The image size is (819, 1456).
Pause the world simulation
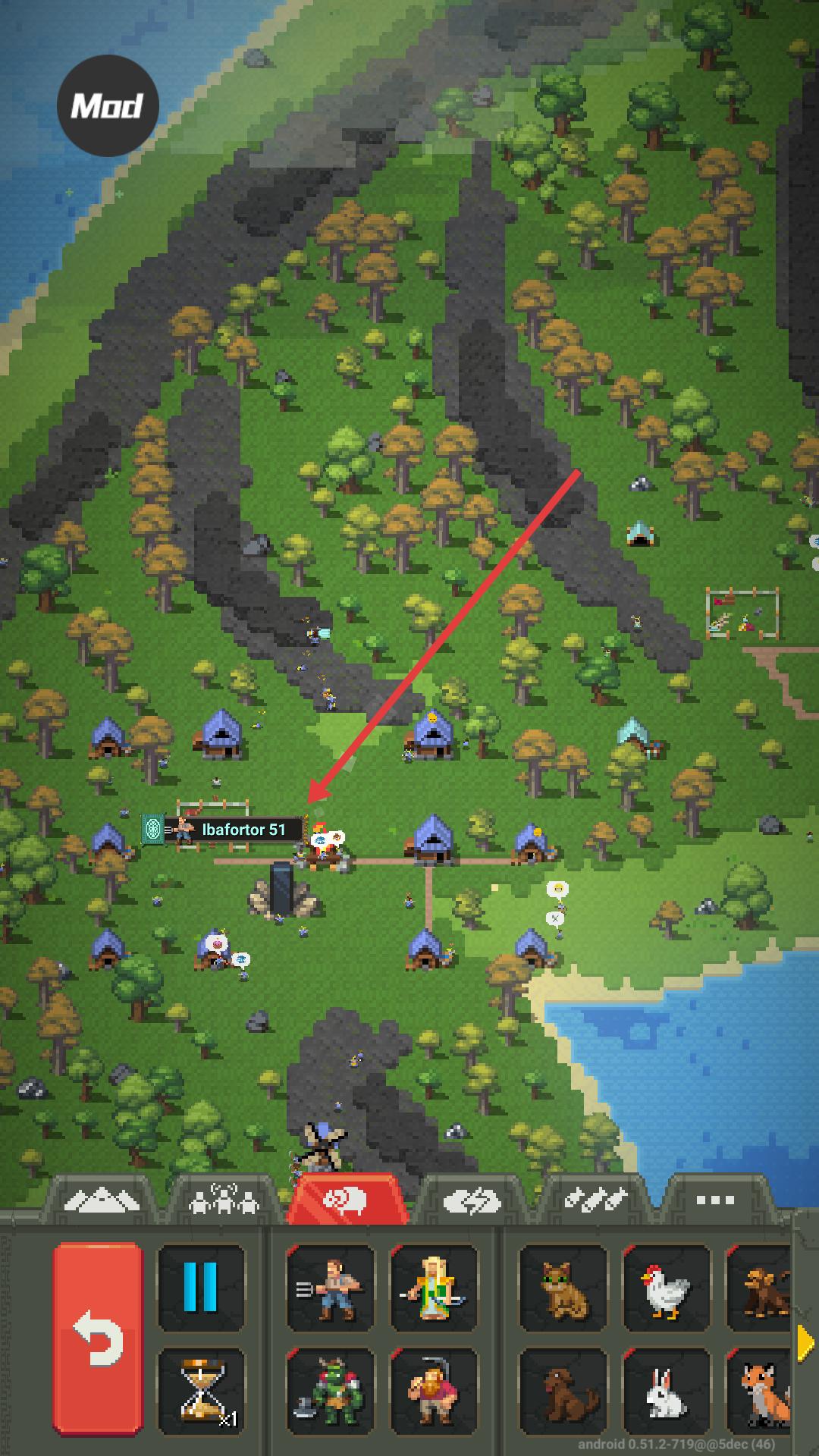pos(201,1288)
